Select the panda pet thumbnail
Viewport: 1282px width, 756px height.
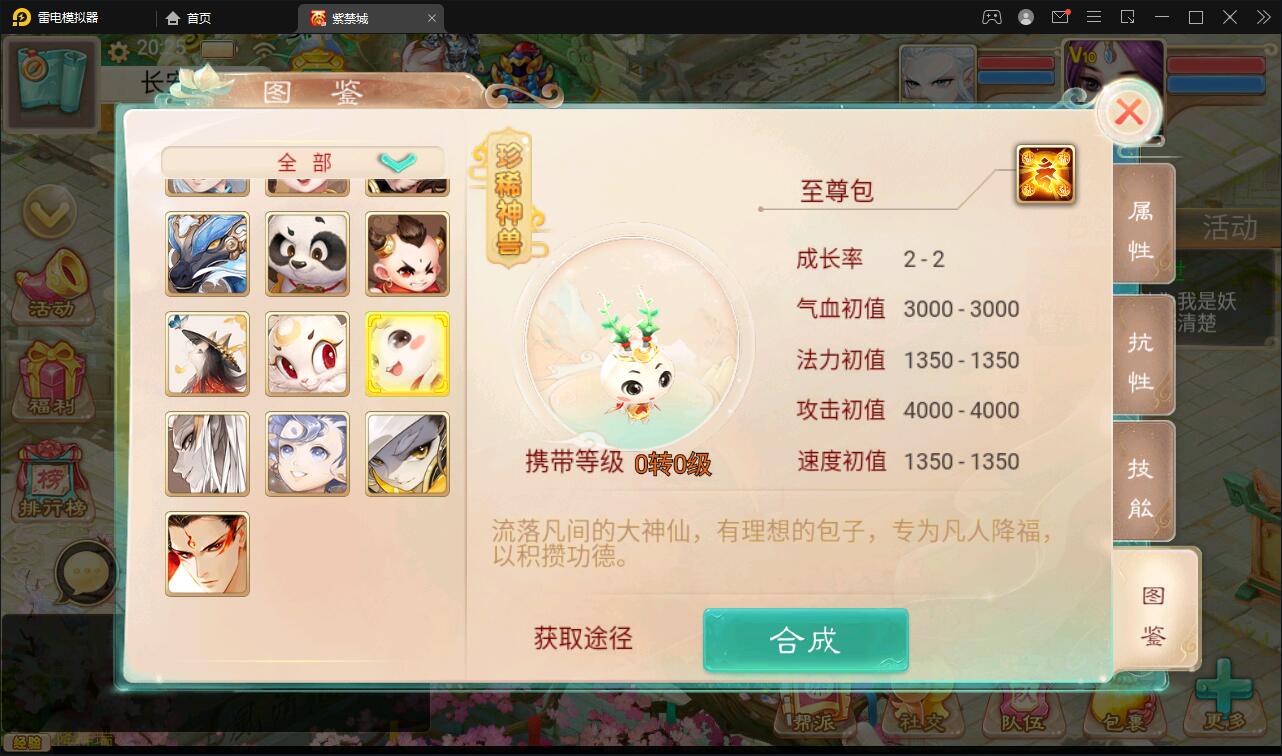click(307, 254)
